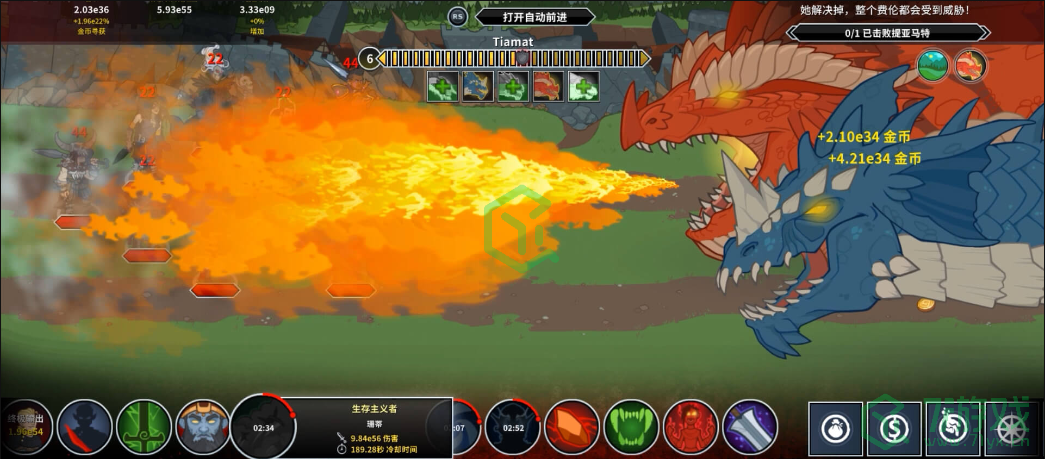Screen dimensions: 1045x459
Task: Select the green landscape round icon
Action: pyautogui.click(x=933, y=66)
